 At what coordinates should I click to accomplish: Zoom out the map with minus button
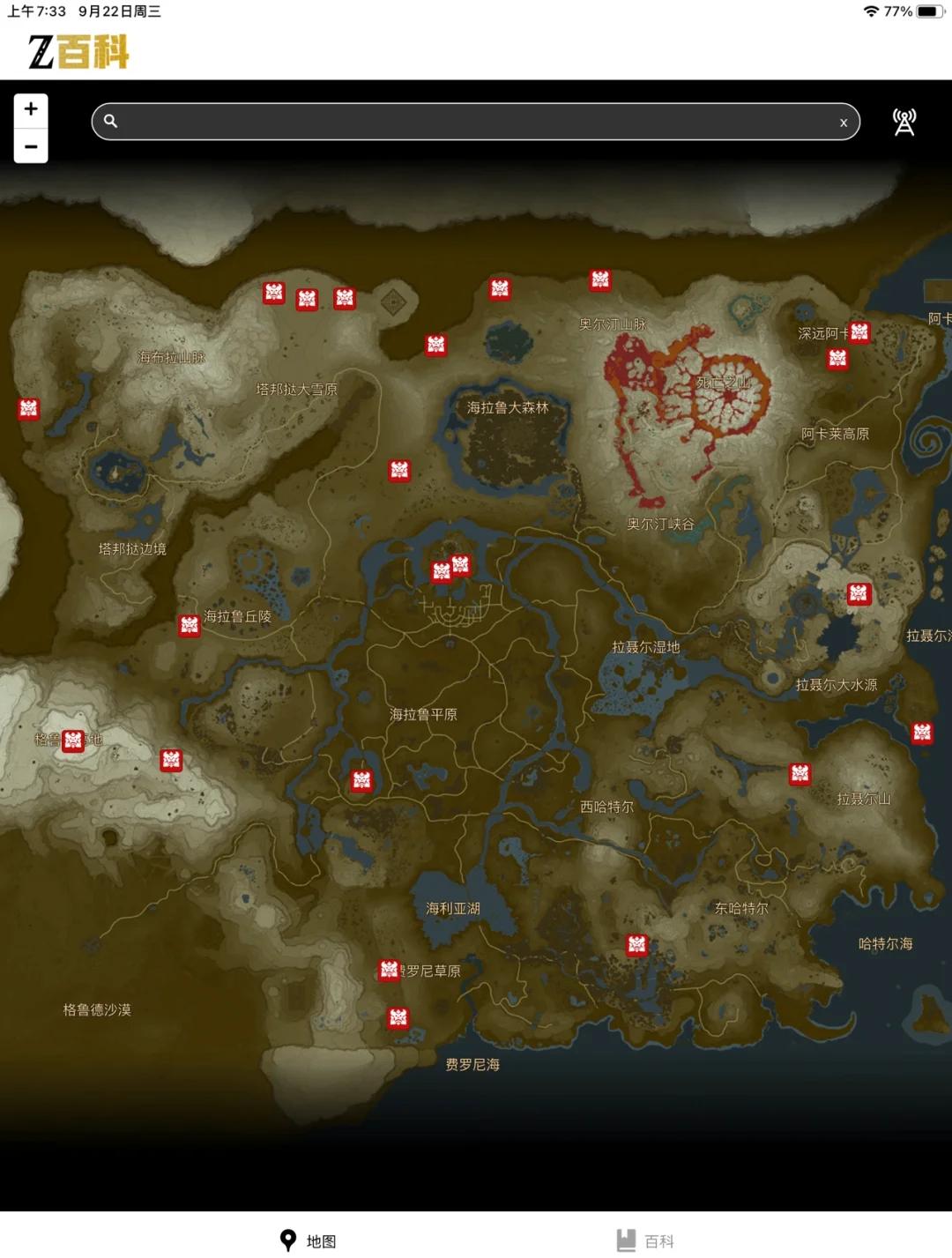pos(31,146)
